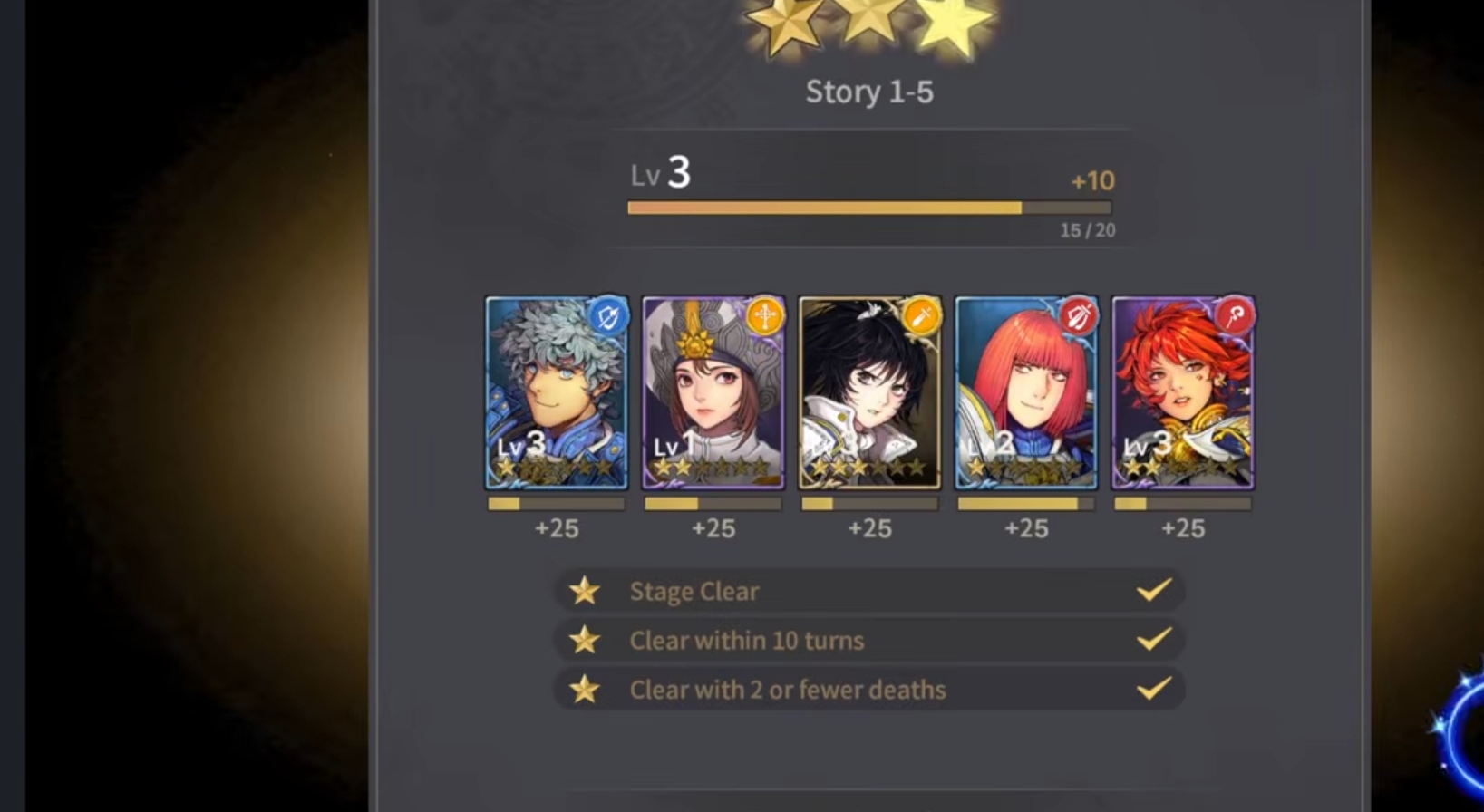Select the gray-haired archer hero card
Screen dimensions: 1484x812
[x=557, y=391]
